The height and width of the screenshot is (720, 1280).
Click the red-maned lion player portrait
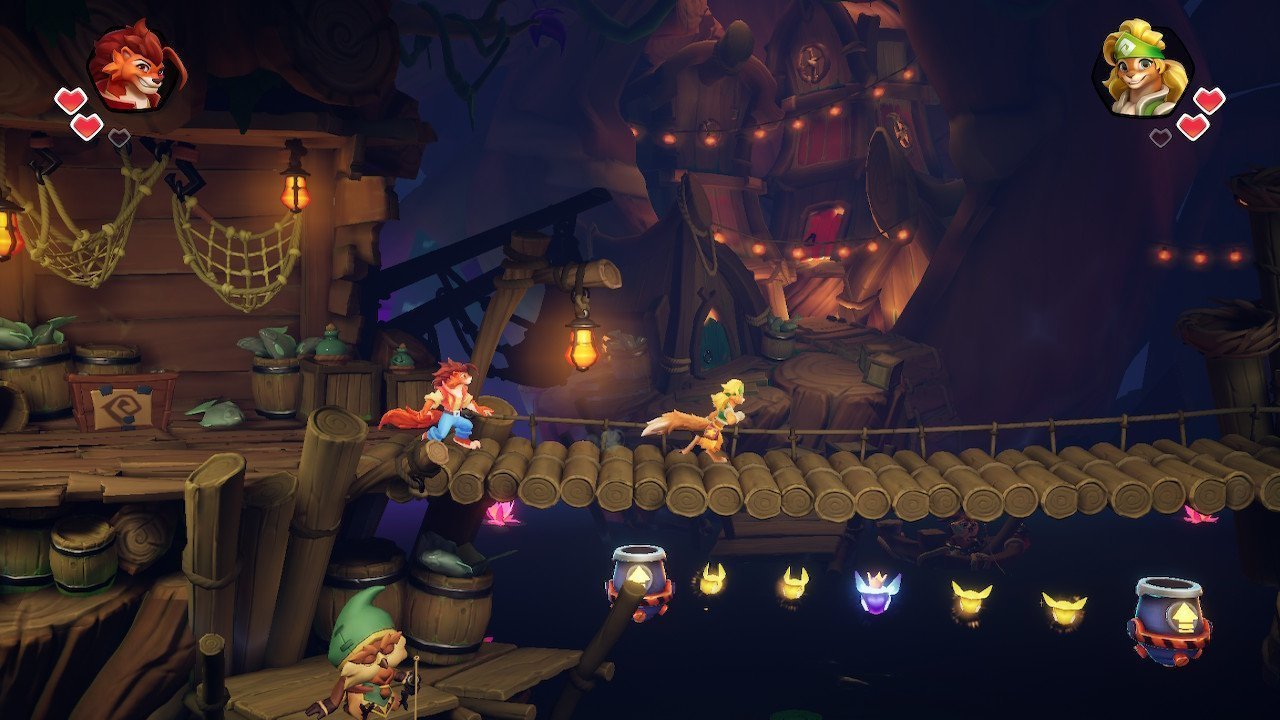tap(136, 68)
